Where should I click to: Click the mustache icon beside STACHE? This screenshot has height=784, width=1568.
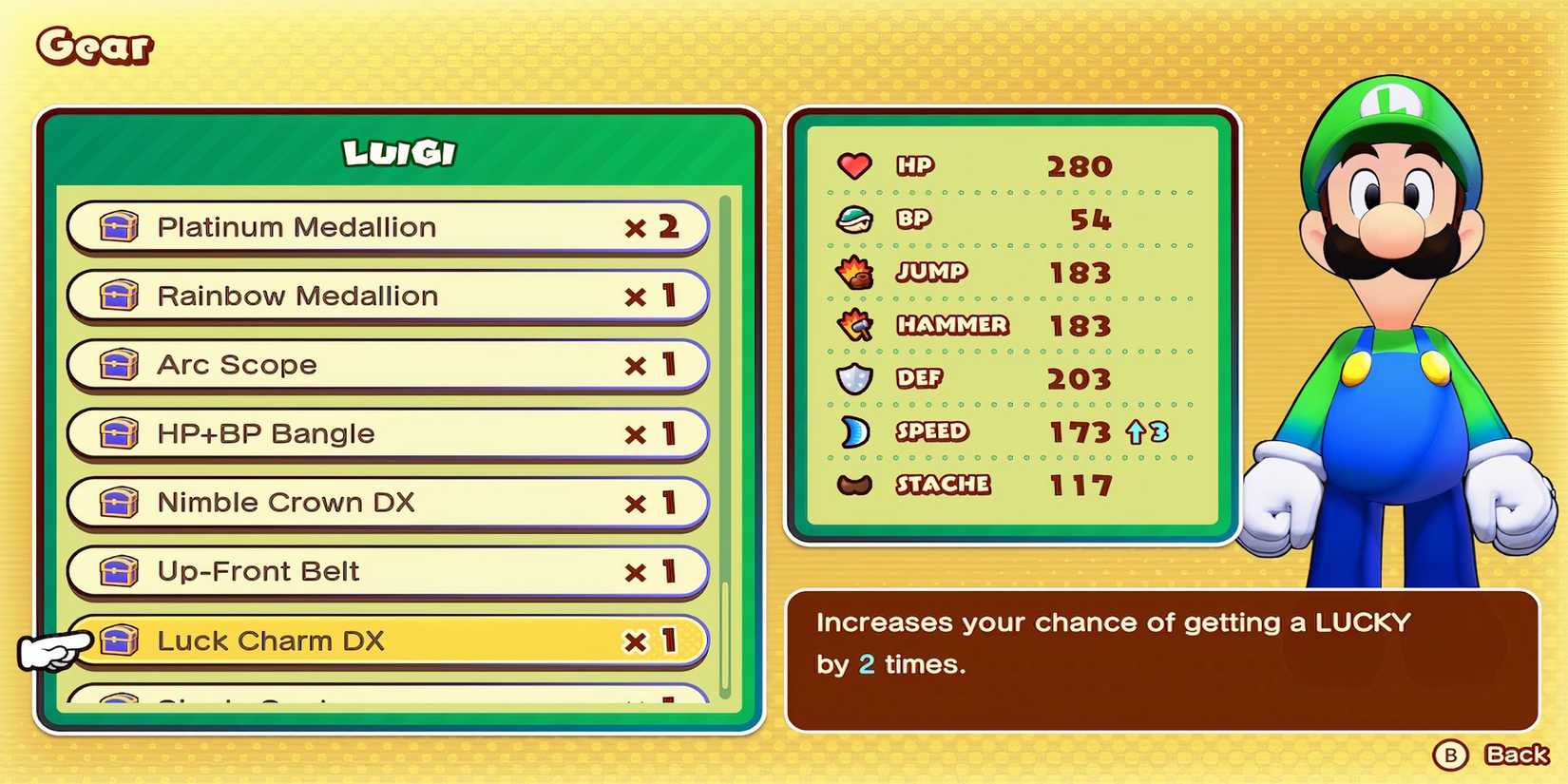854,485
